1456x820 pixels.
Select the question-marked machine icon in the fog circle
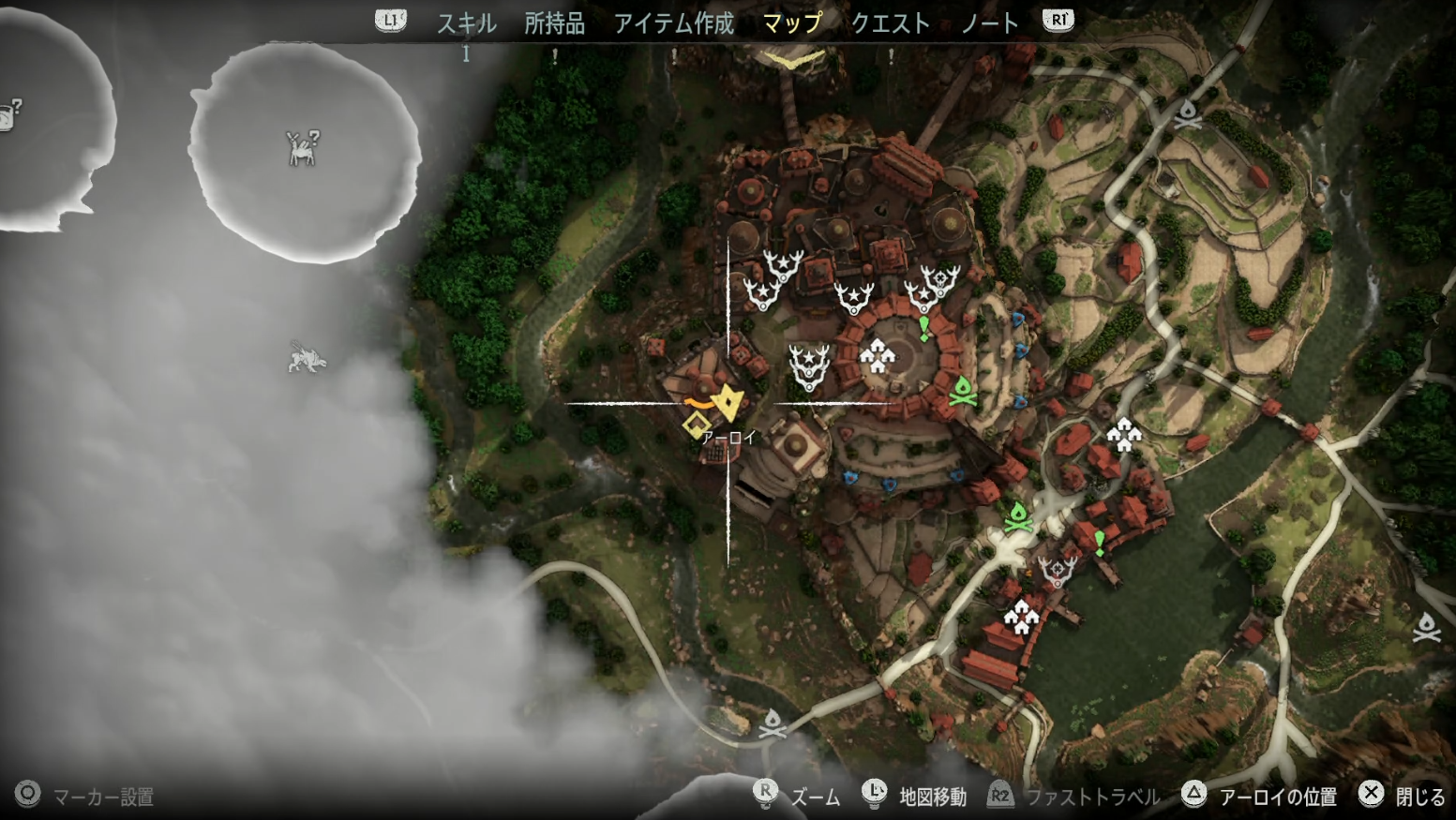302,148
